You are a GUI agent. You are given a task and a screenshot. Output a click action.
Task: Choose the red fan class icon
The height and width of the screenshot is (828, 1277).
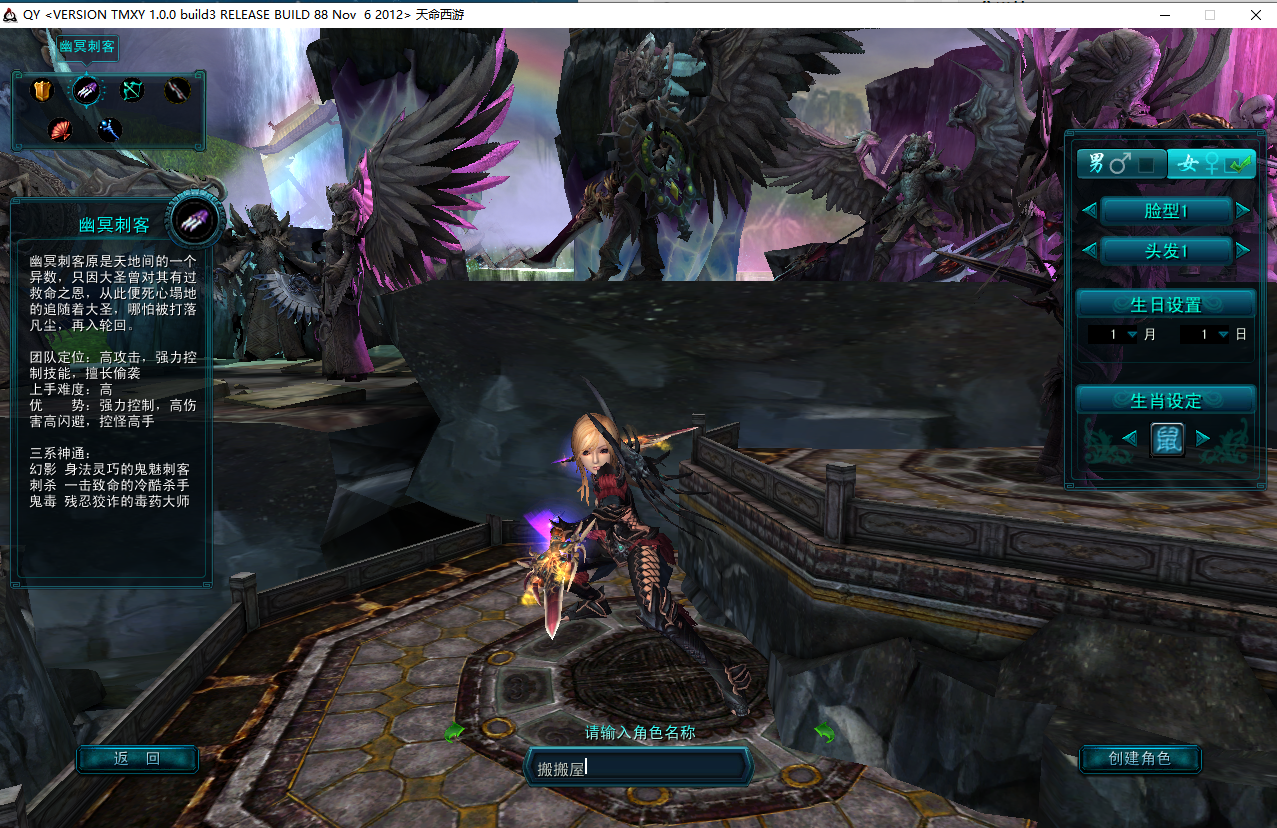coord(62,129)
